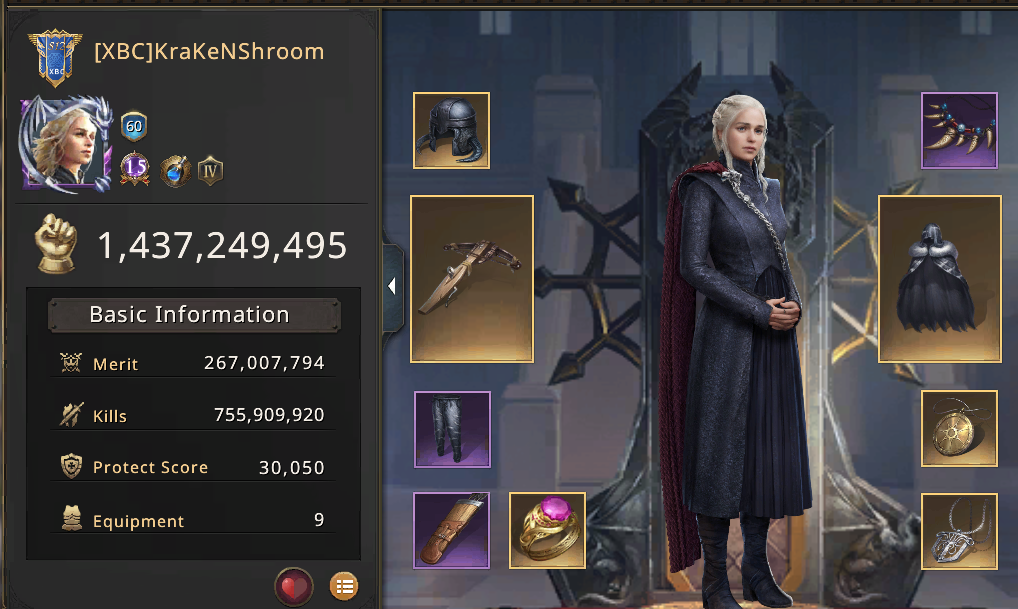View the claw necklace slot
The width and height of the screenshot is (1018, 609).
coord(959,131)
